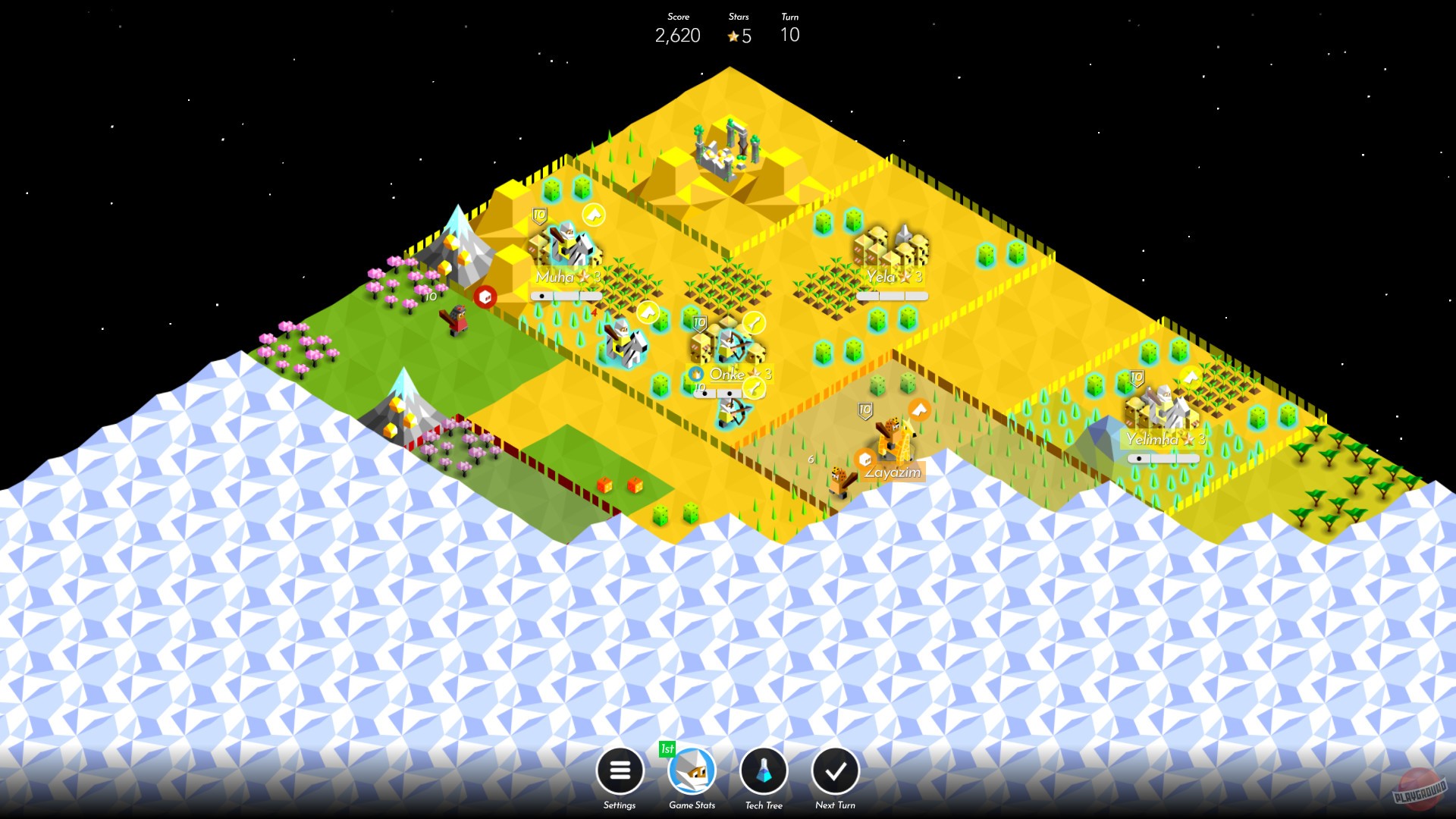This screenshot has width=1456, height=819.
Task: Open the Game Stats penguin panel
Action: (691, 770)
